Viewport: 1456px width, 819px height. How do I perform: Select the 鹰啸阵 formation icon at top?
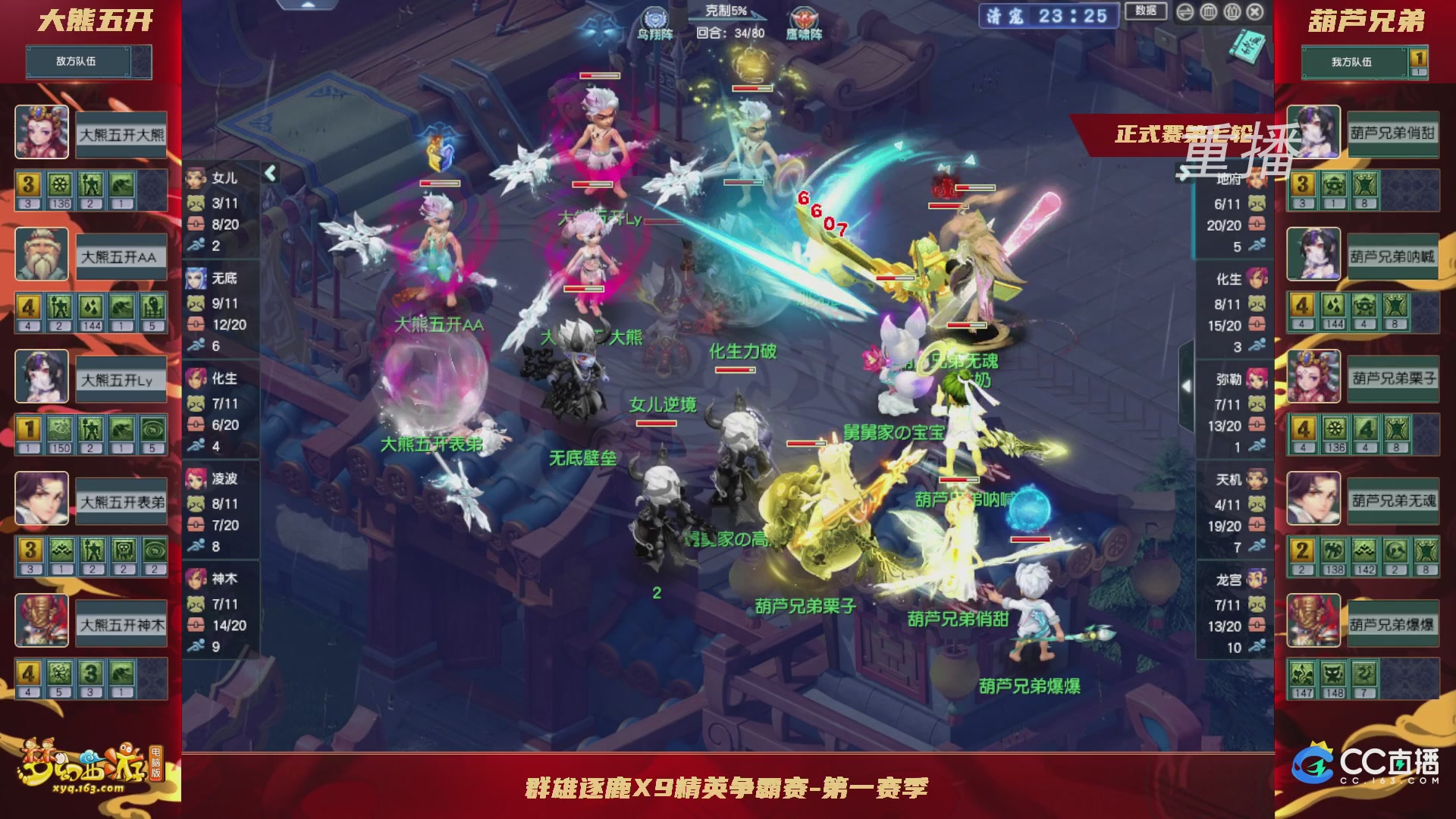(804, 17)
